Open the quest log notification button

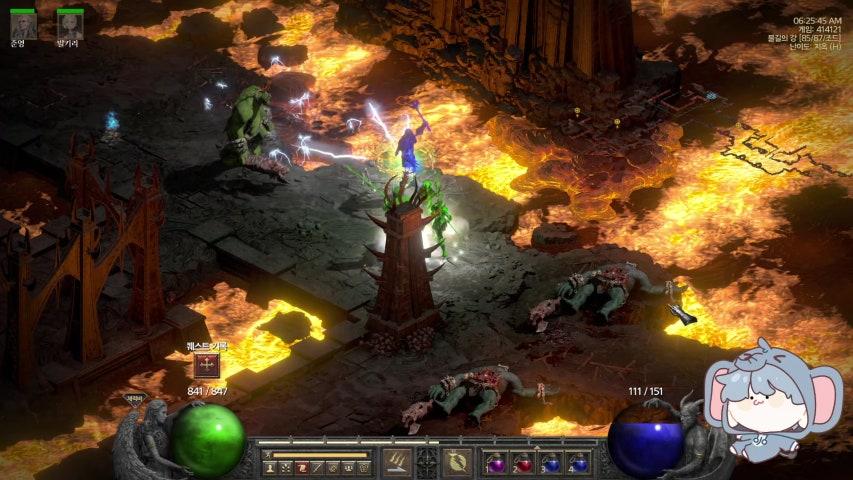point(207,366)
